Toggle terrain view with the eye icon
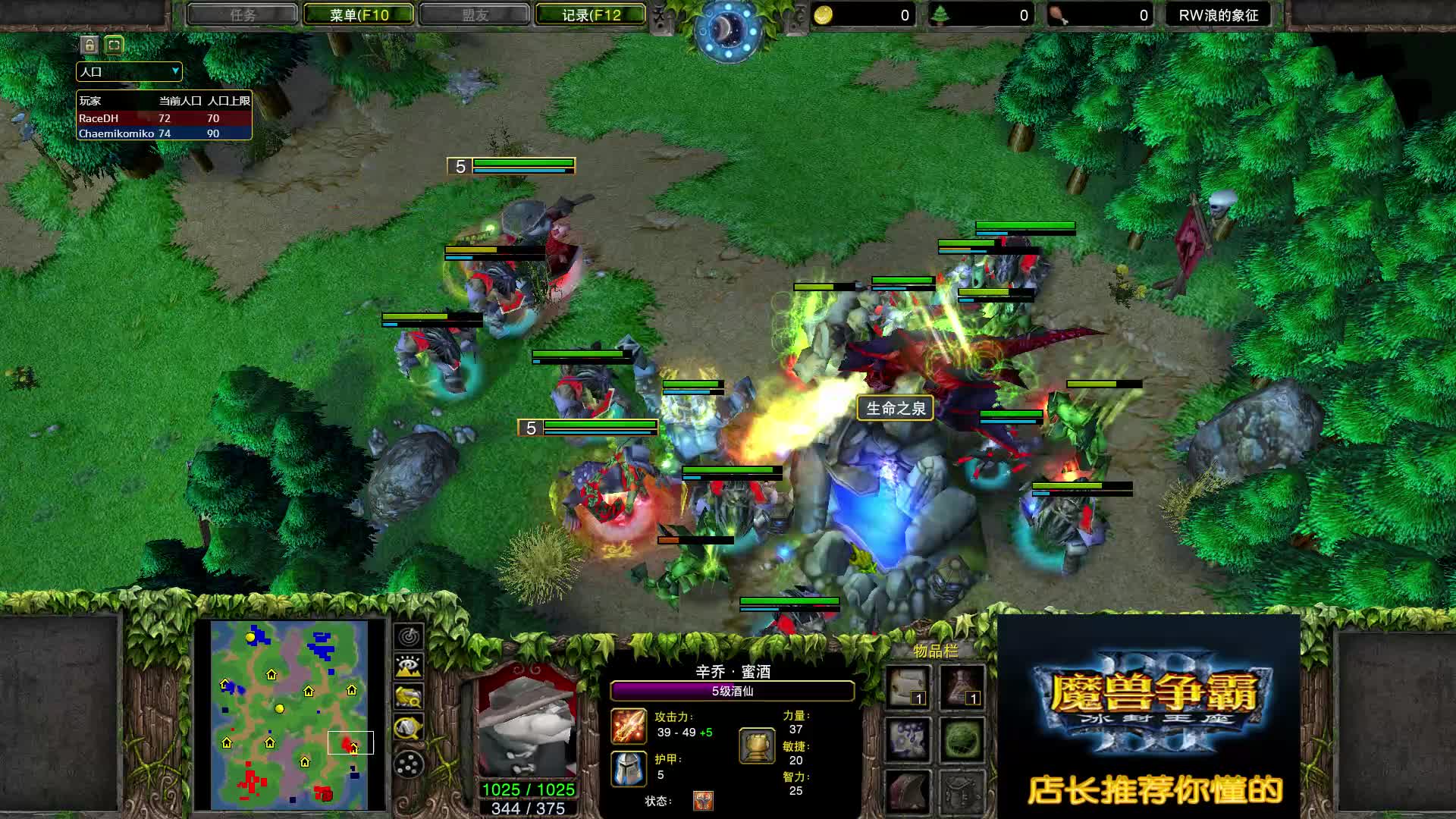 pos(407,665)
